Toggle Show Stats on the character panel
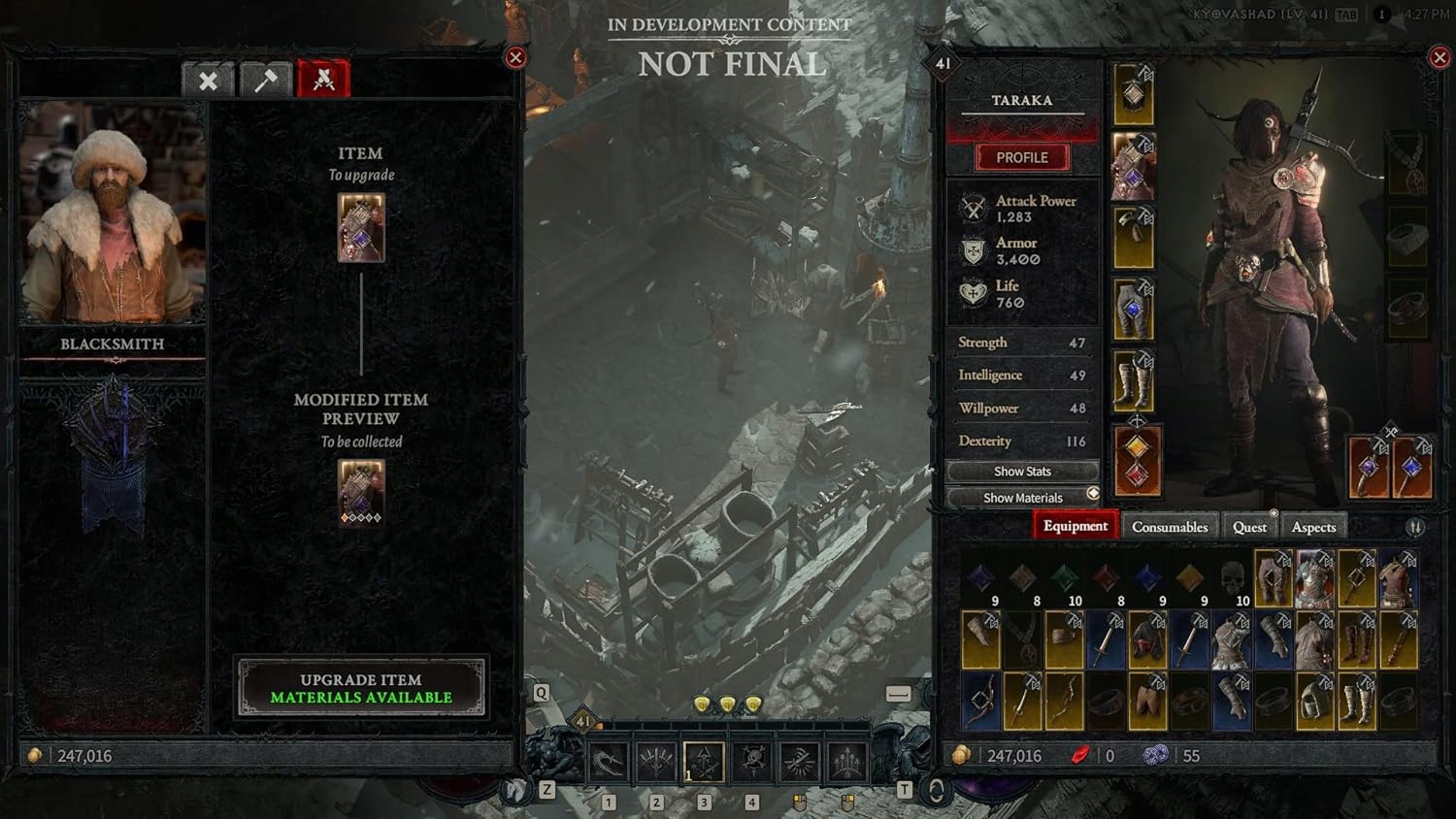The height and width of the screenshot is (819, 1456). coord(1022,471)
